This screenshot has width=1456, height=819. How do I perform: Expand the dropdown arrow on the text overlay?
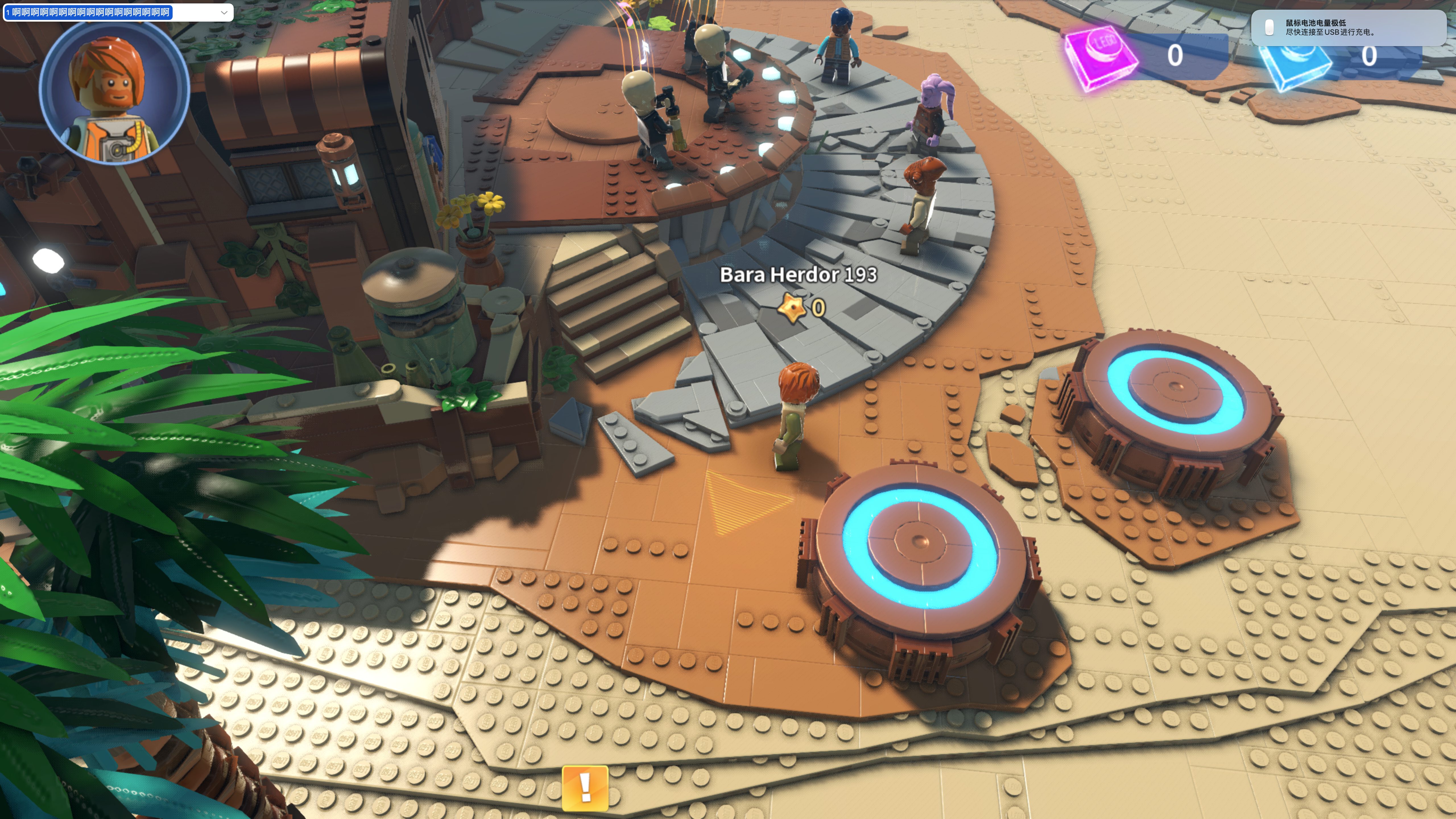[x=224, y=13]
